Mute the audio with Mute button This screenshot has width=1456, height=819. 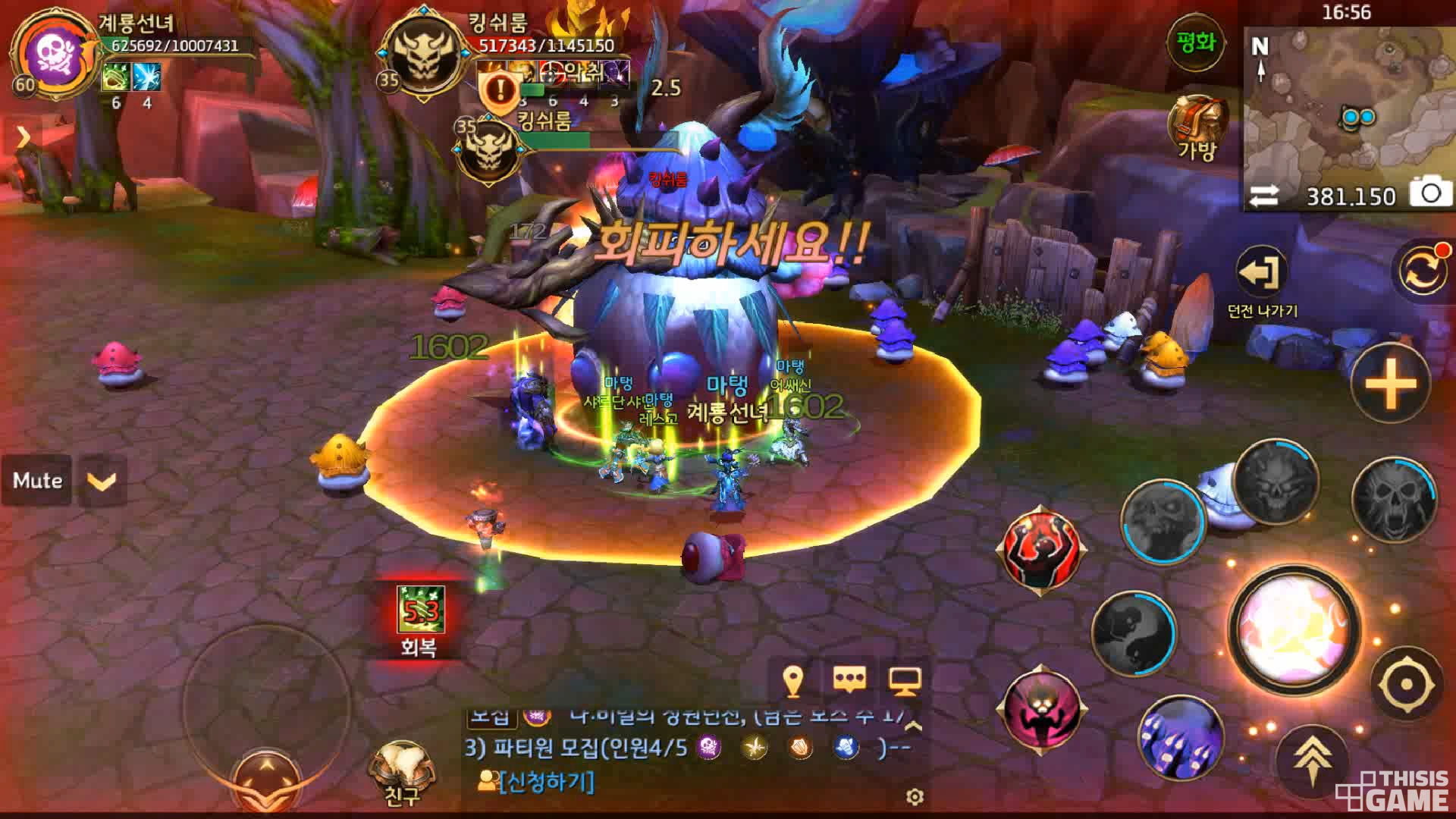point(37,480)
